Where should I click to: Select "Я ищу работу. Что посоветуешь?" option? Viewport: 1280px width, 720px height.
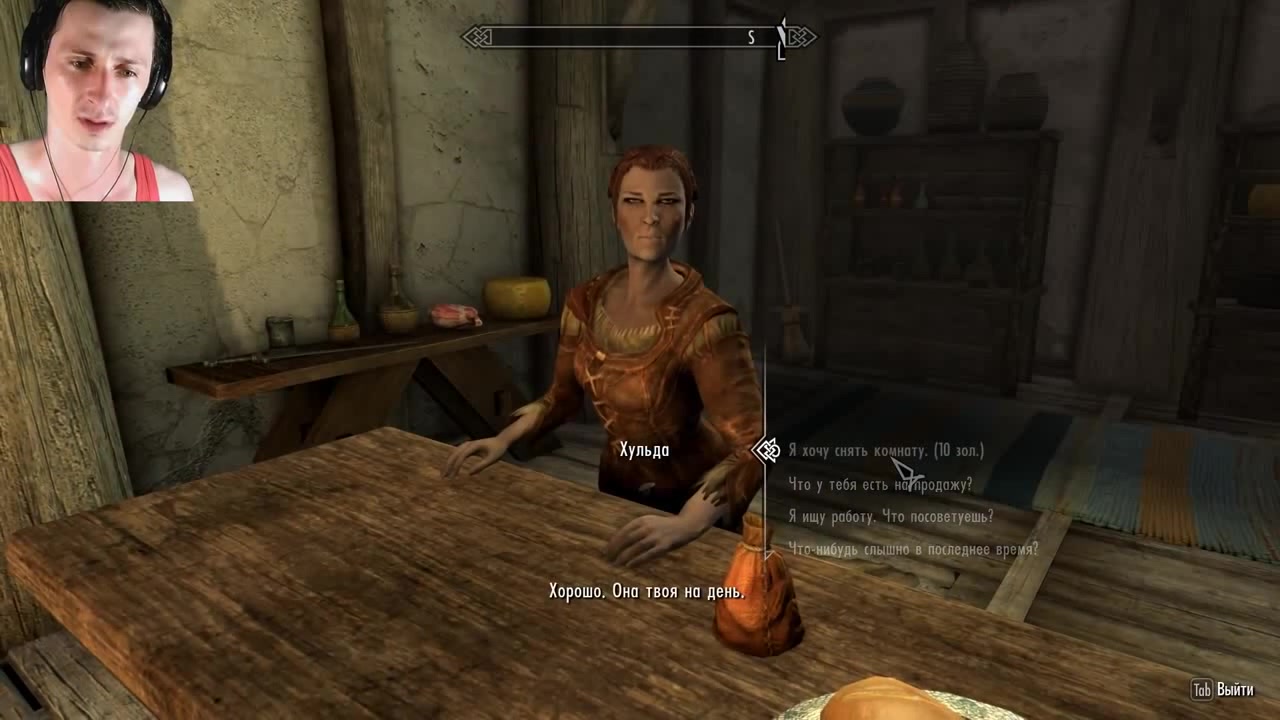(x=890, y=517)
